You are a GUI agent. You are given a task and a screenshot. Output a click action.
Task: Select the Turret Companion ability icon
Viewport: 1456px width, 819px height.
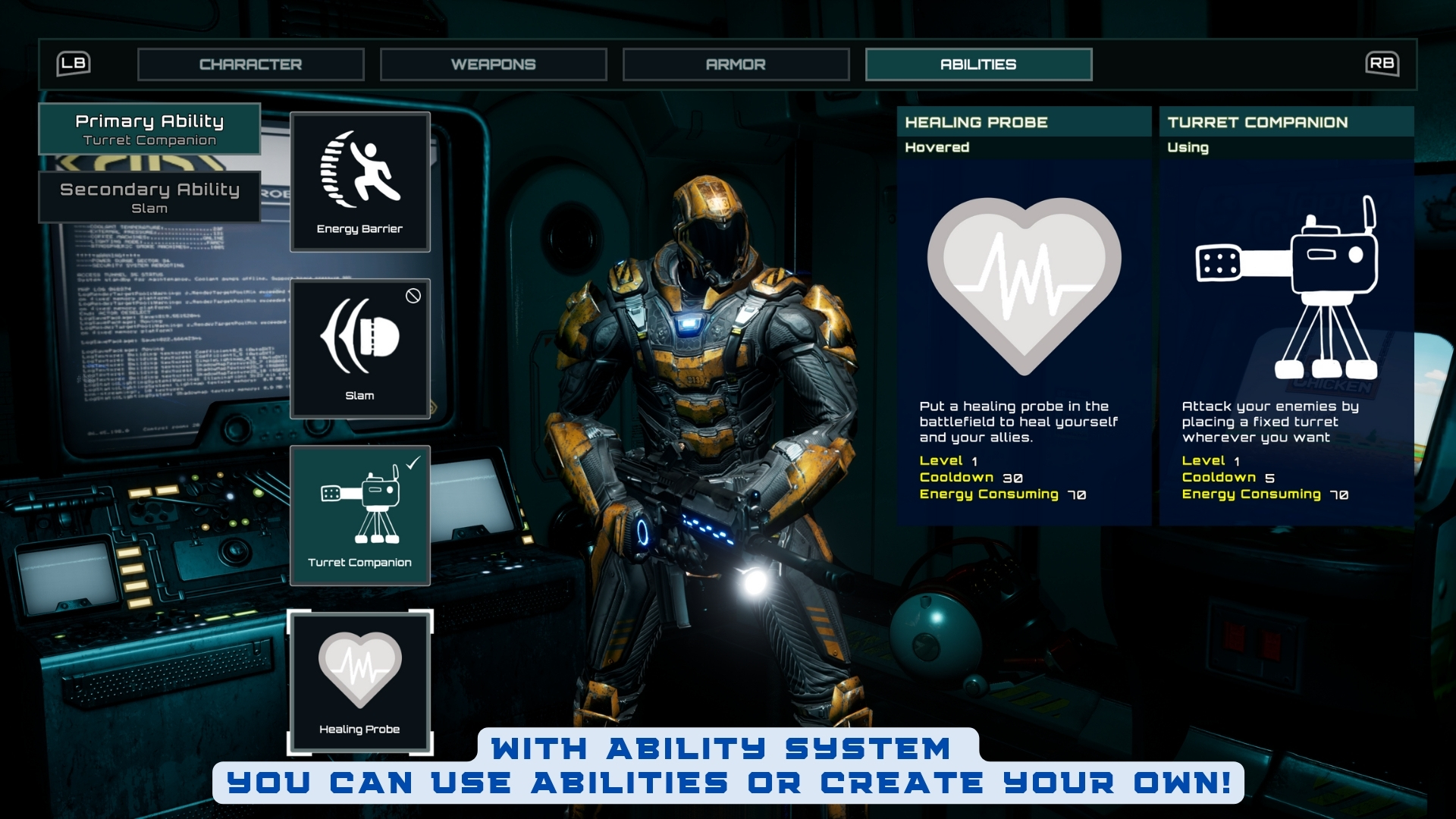point(359,516)
